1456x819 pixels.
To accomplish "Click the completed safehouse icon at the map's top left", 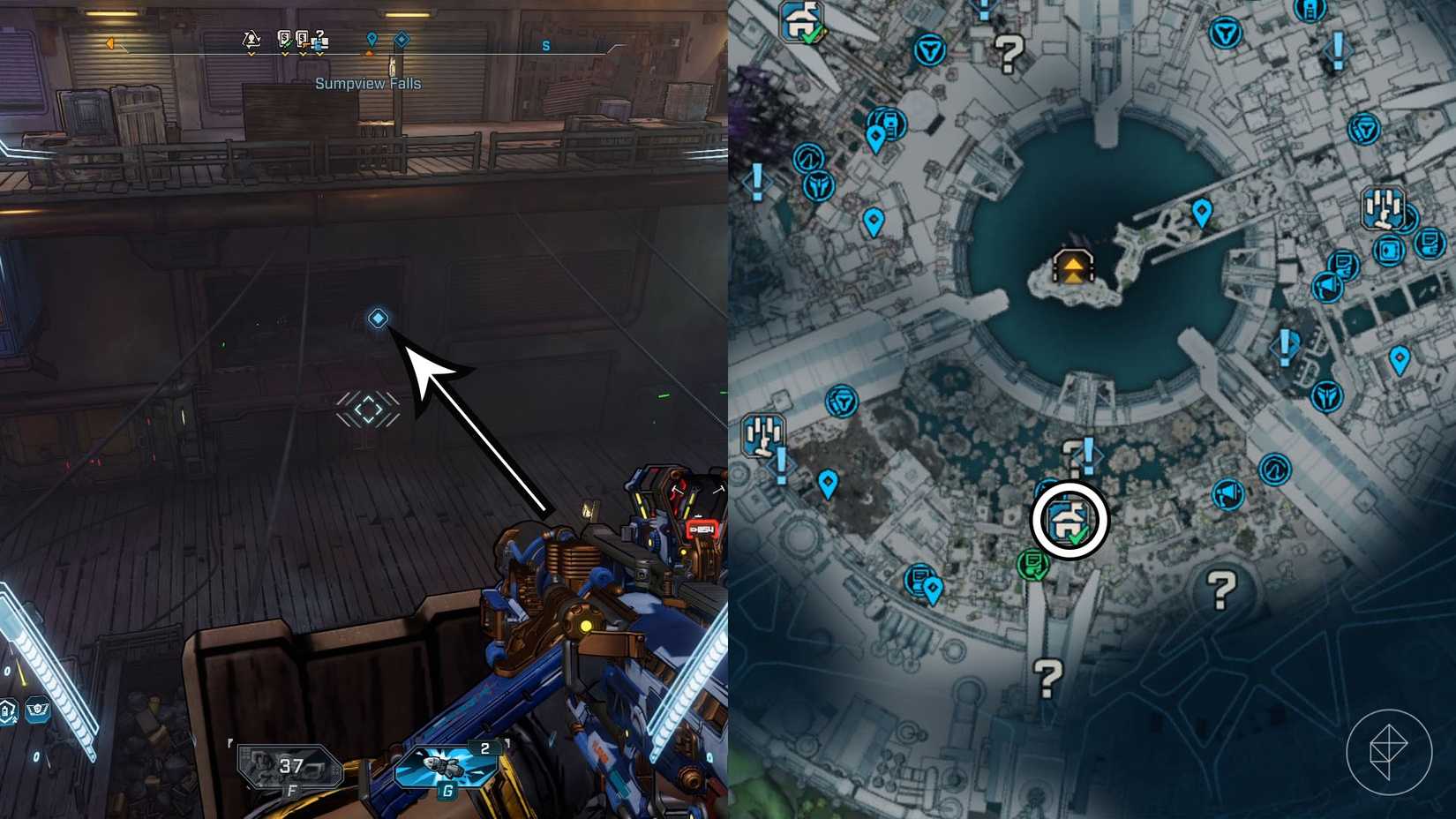I will [x=801, y=22].
